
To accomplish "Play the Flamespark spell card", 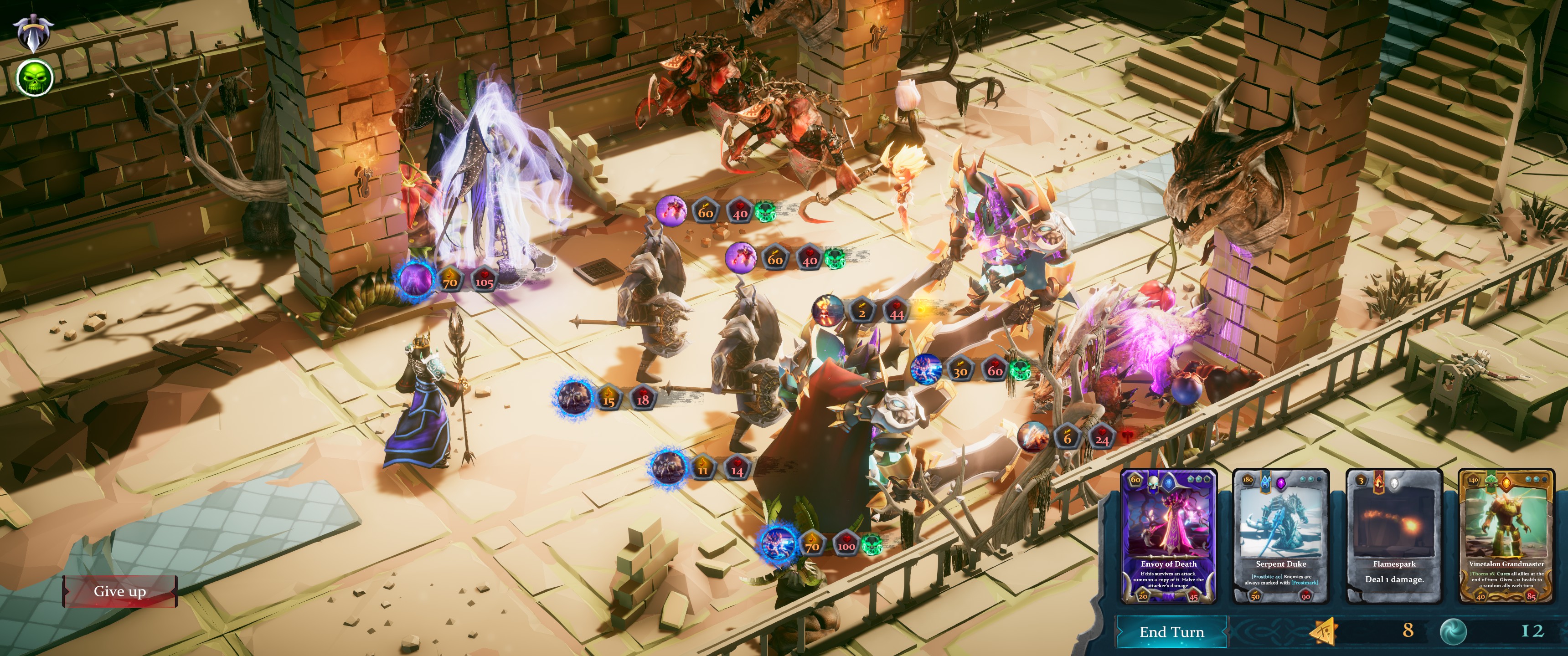I will coord(1394,537).
